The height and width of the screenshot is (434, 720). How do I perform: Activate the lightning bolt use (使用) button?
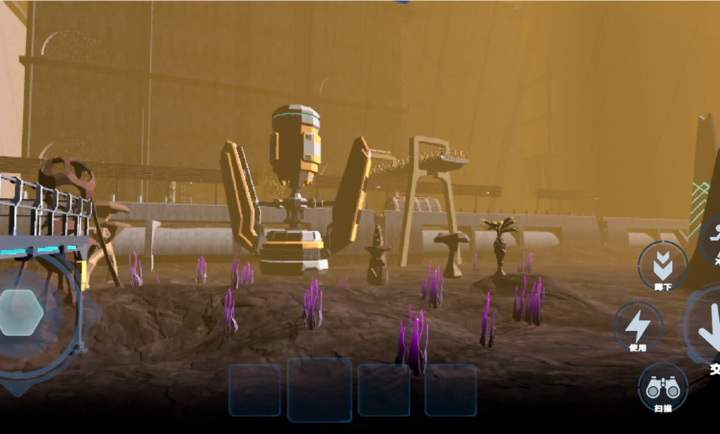[x=637, y=325]
